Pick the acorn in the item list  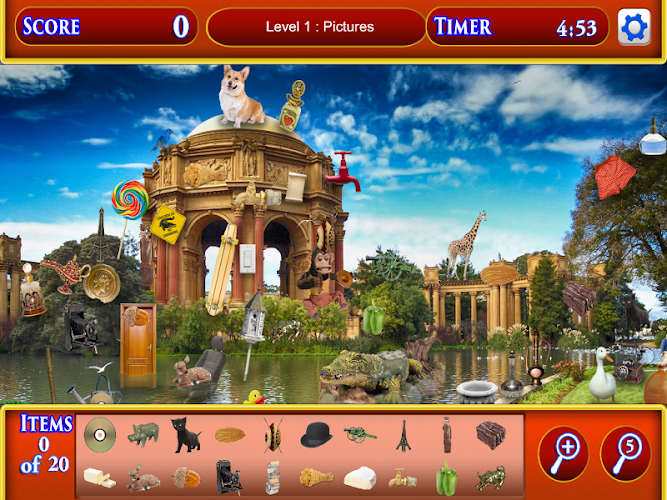pos(186,477)
